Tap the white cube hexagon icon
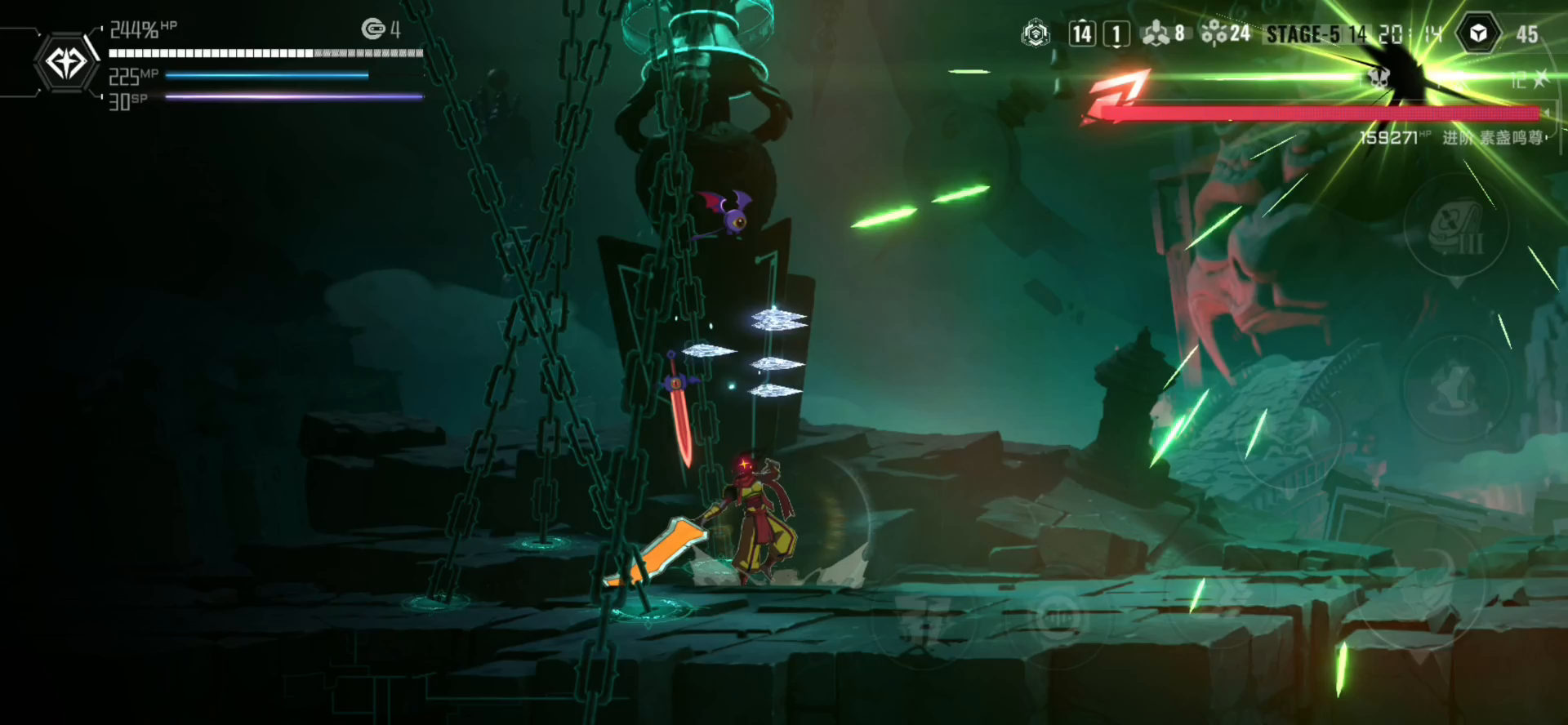The width and height of the screenshot is (1568, 725). (1478, 33)
